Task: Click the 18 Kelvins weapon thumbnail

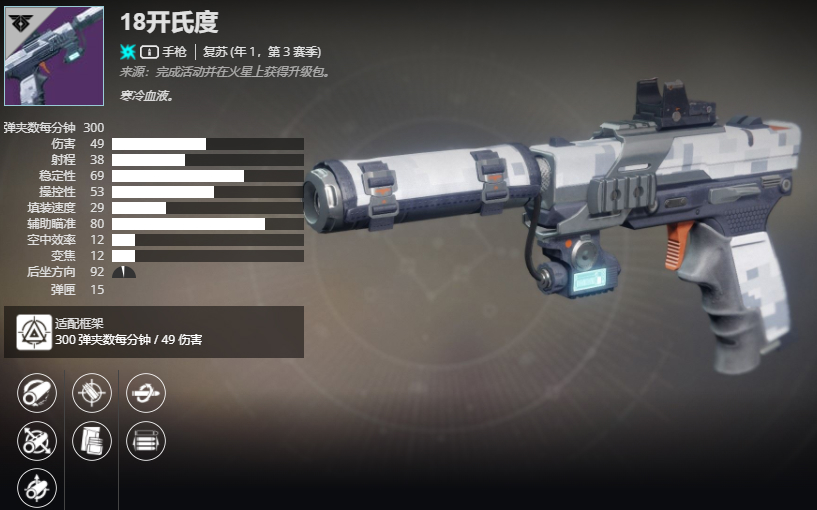Action: point(54,56)
